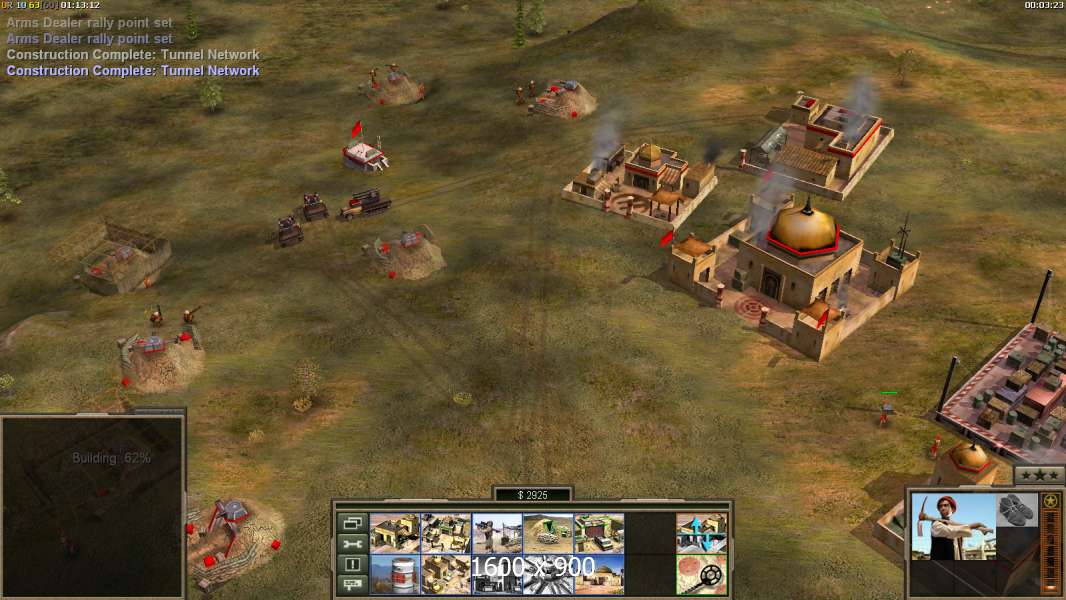The height and width of the screenshot is (600, 1066).
Task: Choose the Supply Stash build icon
Action: click(446, 533)
